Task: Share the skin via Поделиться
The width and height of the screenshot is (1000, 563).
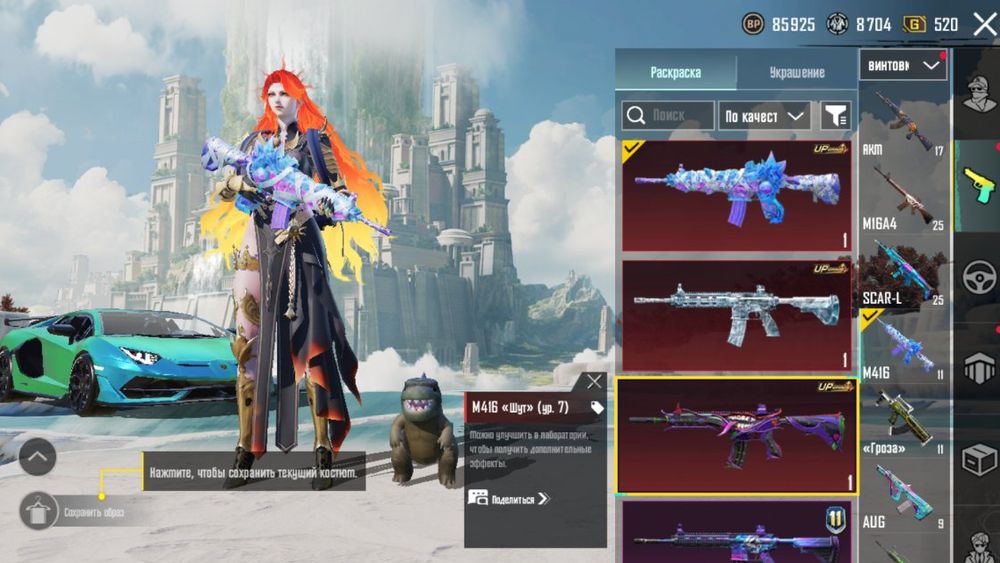Action: 510,497
